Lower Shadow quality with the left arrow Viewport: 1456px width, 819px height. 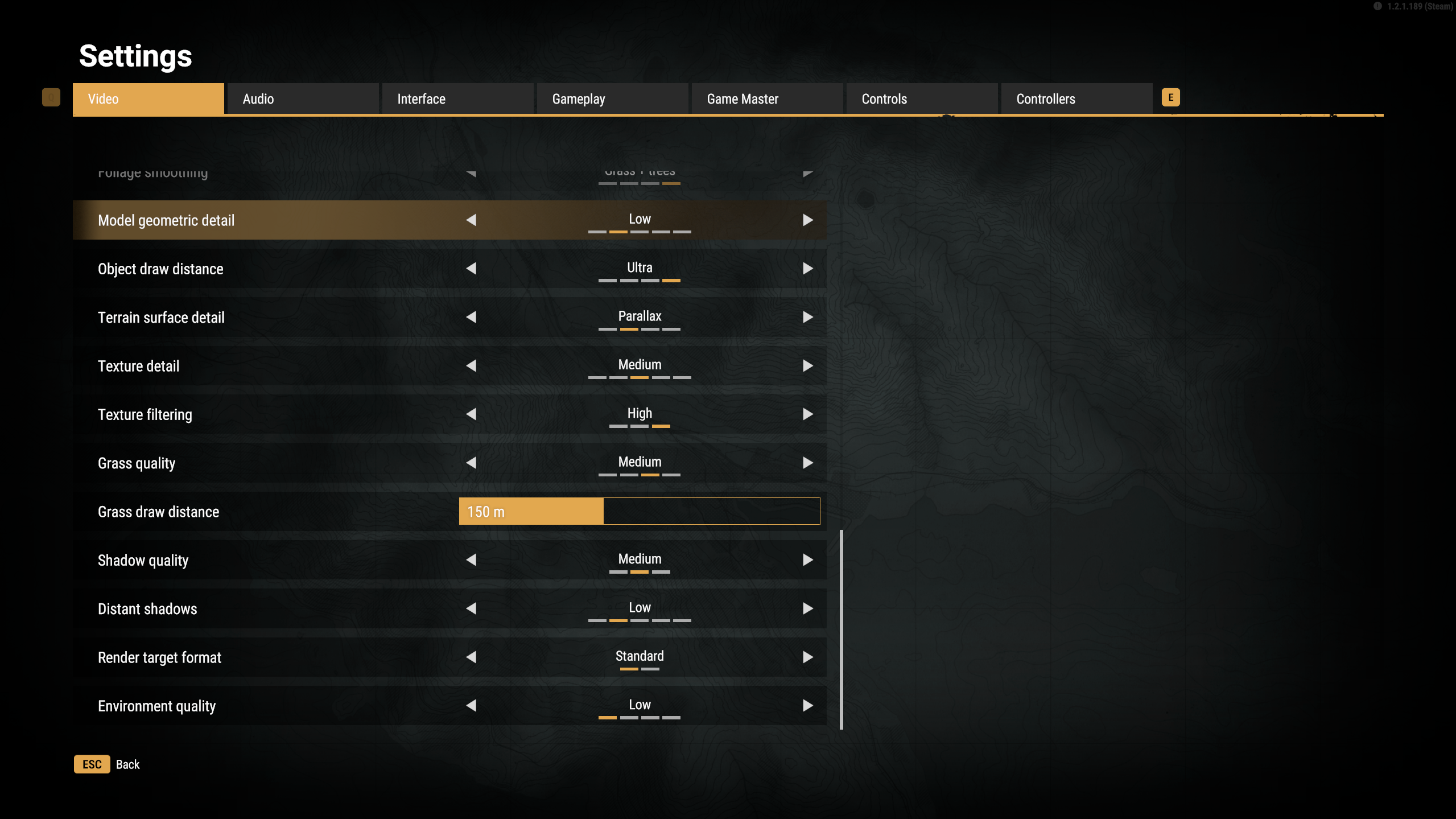(x=471, y=560)
